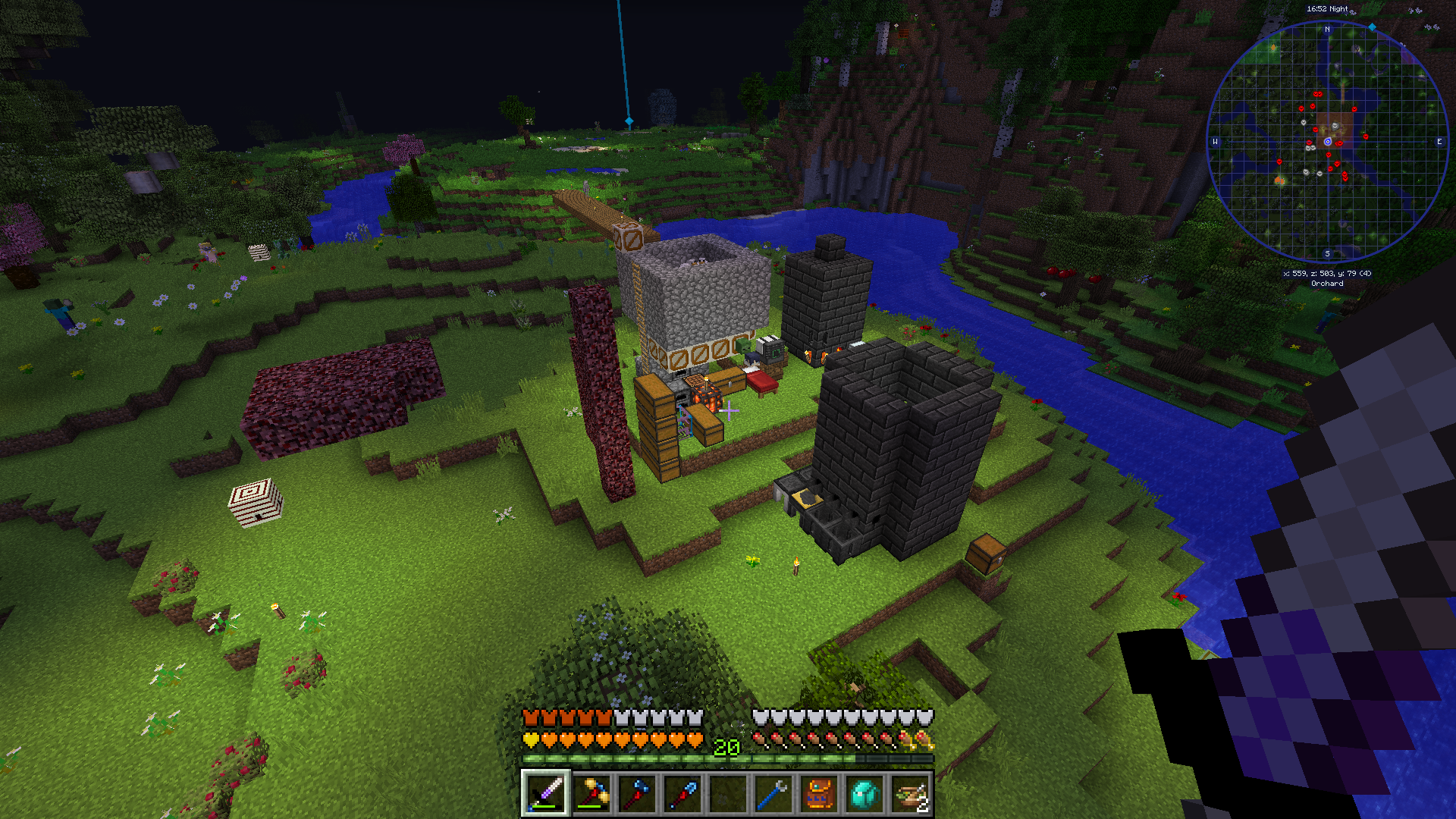Click the circular minimap

[x=1327, y=142]
